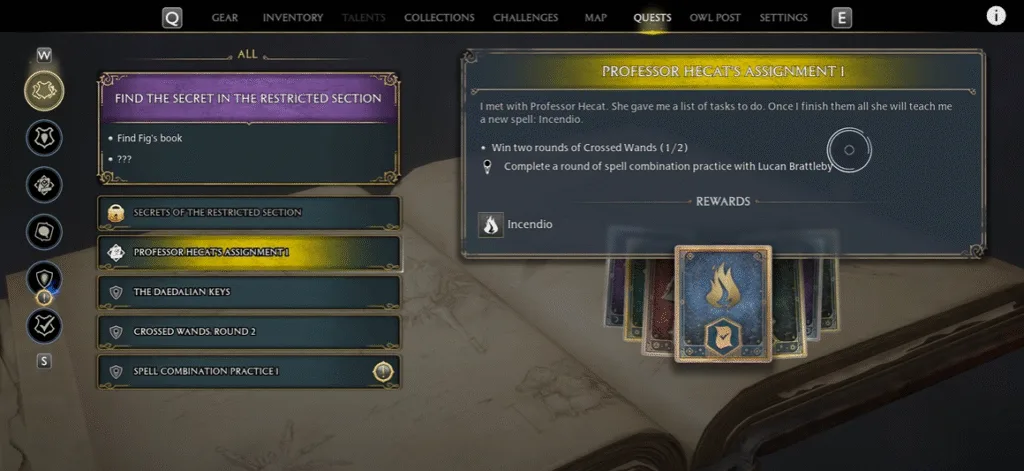The height and width of the screenshot is (471, 1024).
Task: Click the info icon in the top corner
Action: pyautogui.click(x=996, y=16)
